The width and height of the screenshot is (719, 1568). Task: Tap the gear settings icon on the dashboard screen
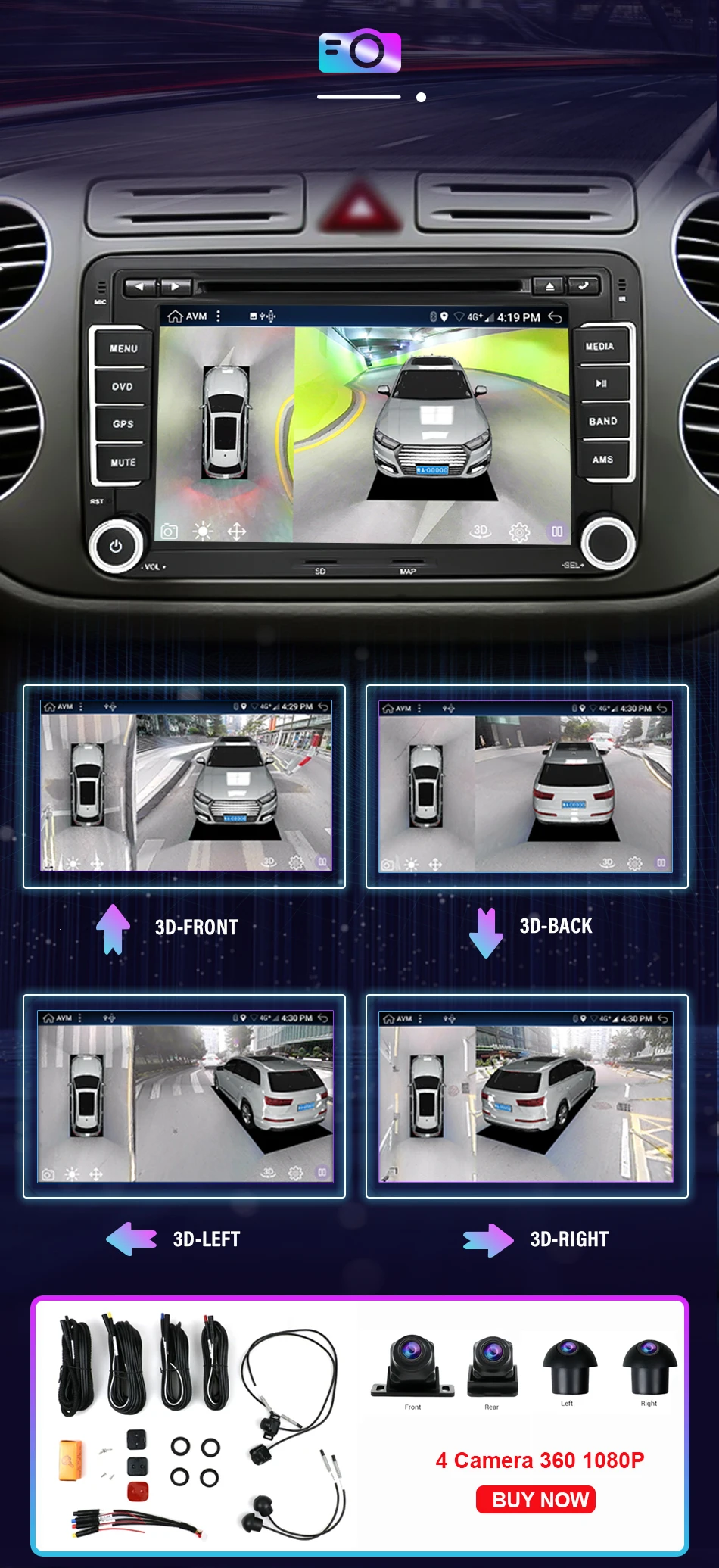(519, 532)
